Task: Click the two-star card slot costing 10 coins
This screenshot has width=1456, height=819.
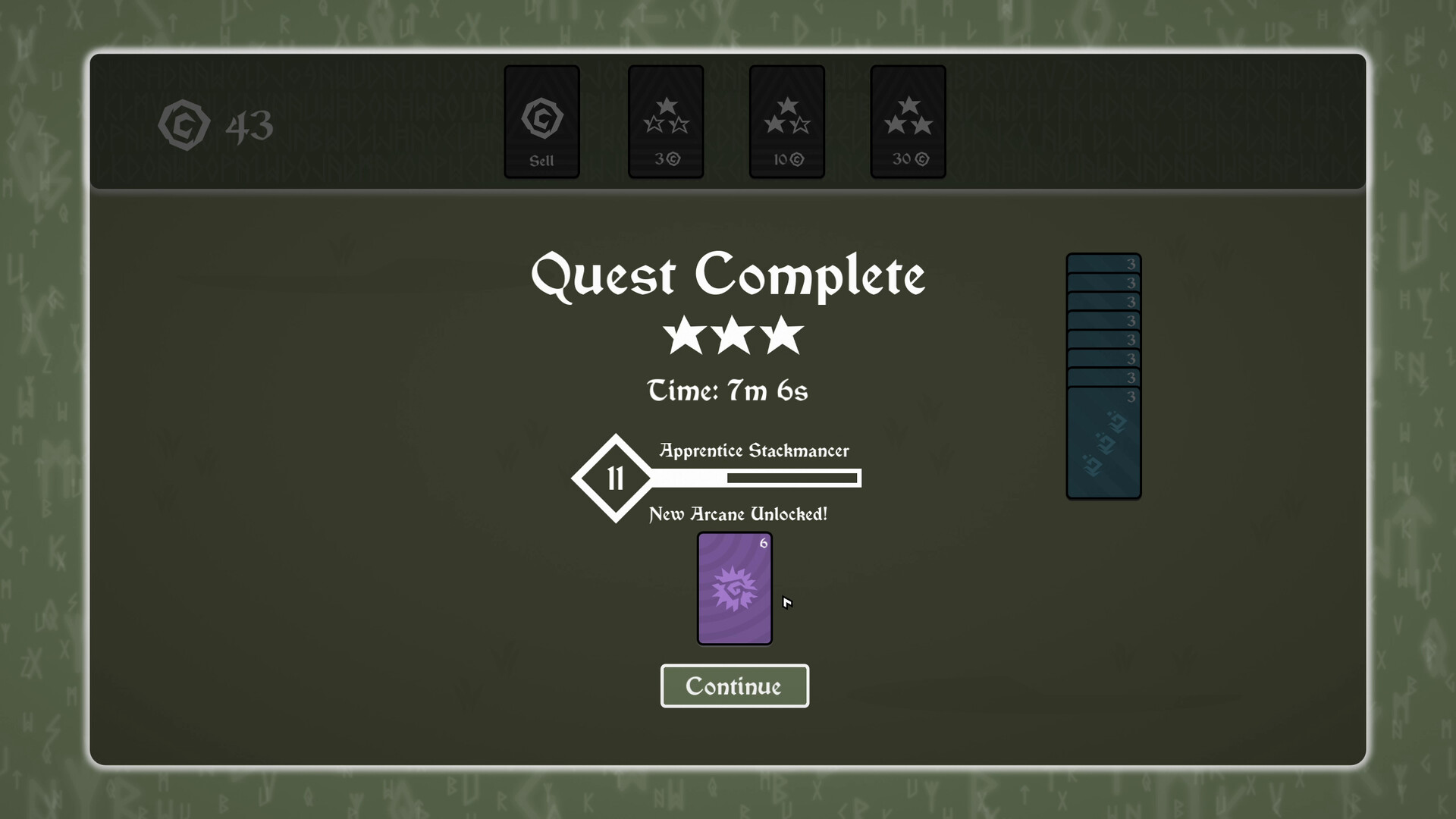Action: point(786,121)
